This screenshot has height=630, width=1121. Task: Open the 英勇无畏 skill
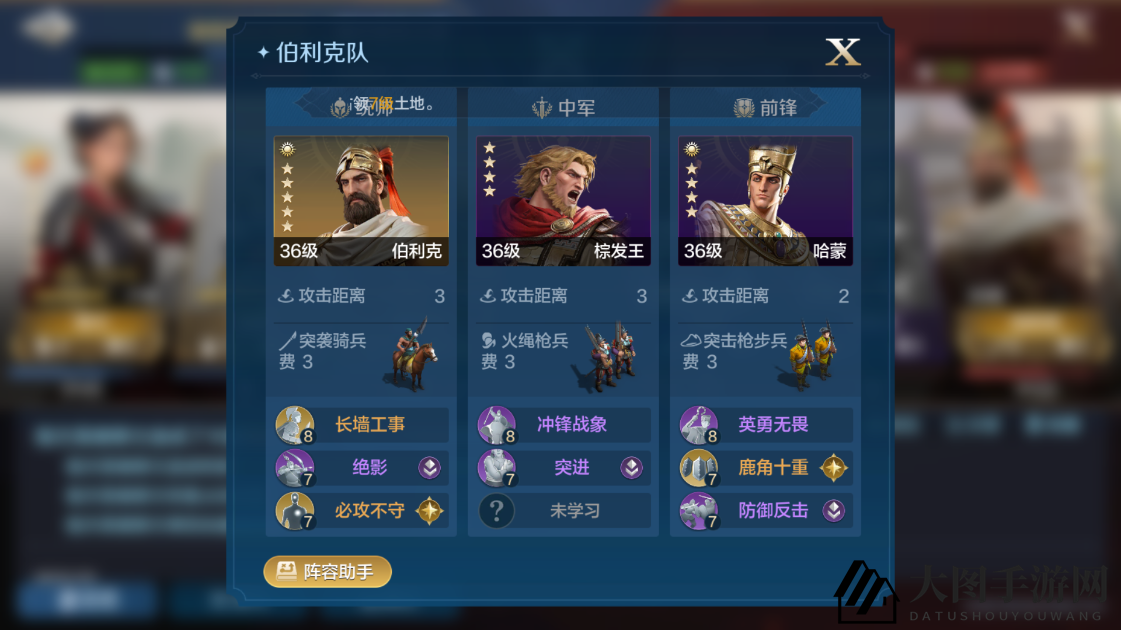766,425
